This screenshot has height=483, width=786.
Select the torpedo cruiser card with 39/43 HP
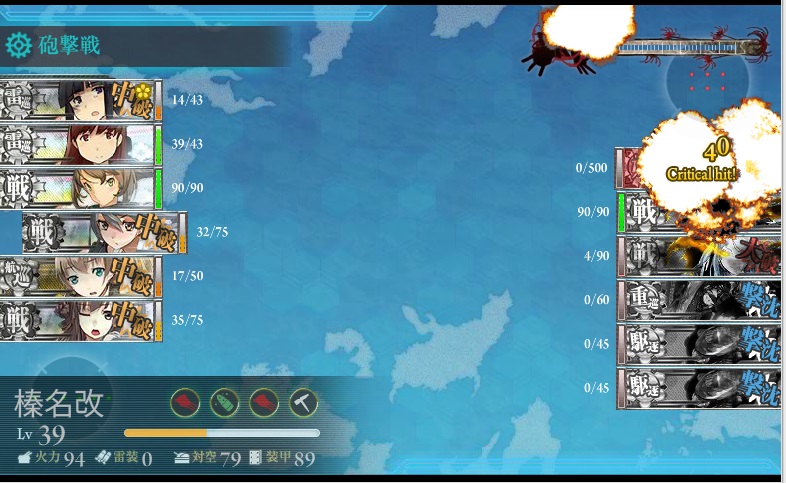point(80,144)
